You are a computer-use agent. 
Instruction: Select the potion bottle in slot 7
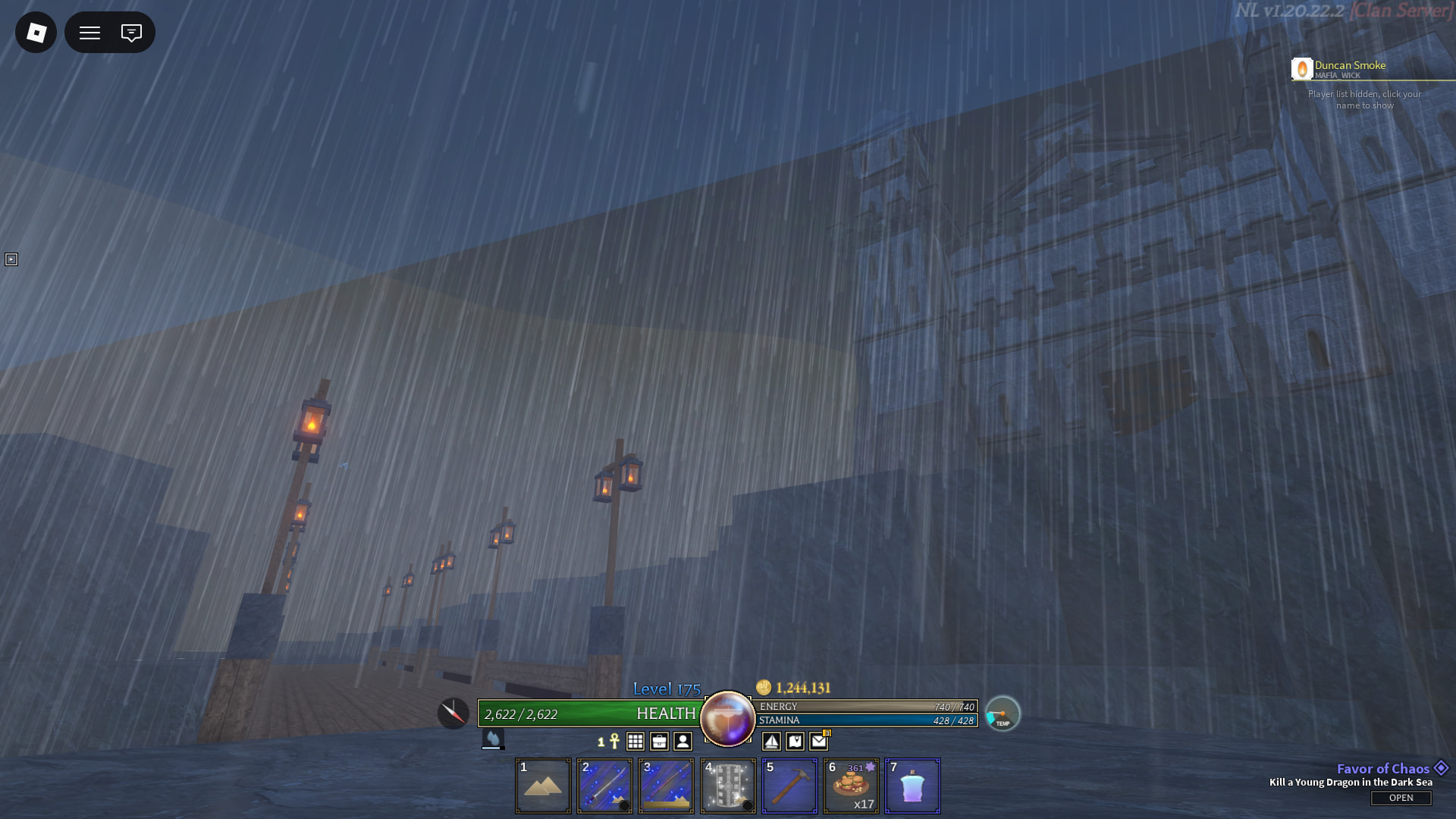[x=912, y=786]
